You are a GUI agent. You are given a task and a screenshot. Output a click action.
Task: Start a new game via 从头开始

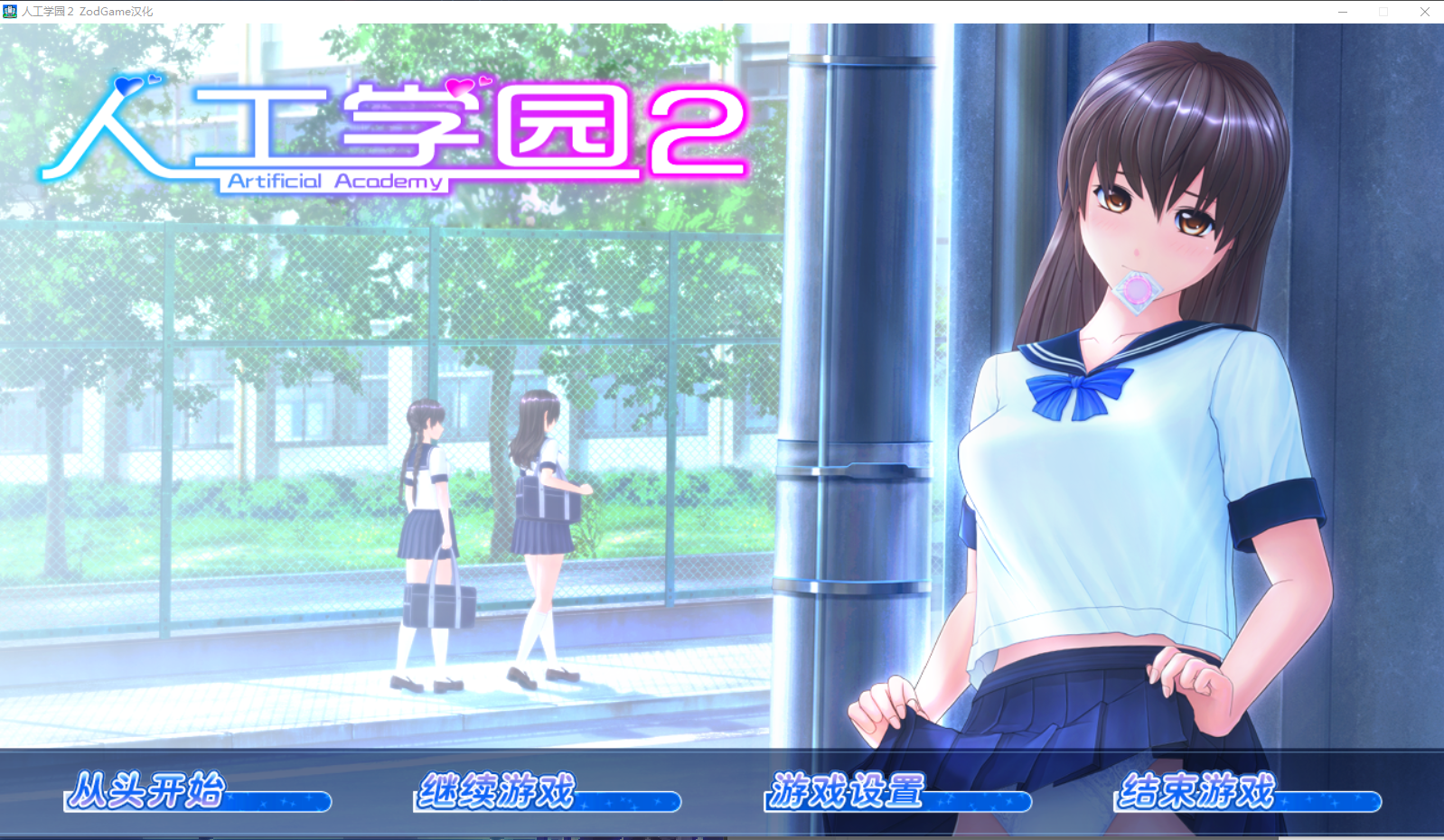click(149, 790)
